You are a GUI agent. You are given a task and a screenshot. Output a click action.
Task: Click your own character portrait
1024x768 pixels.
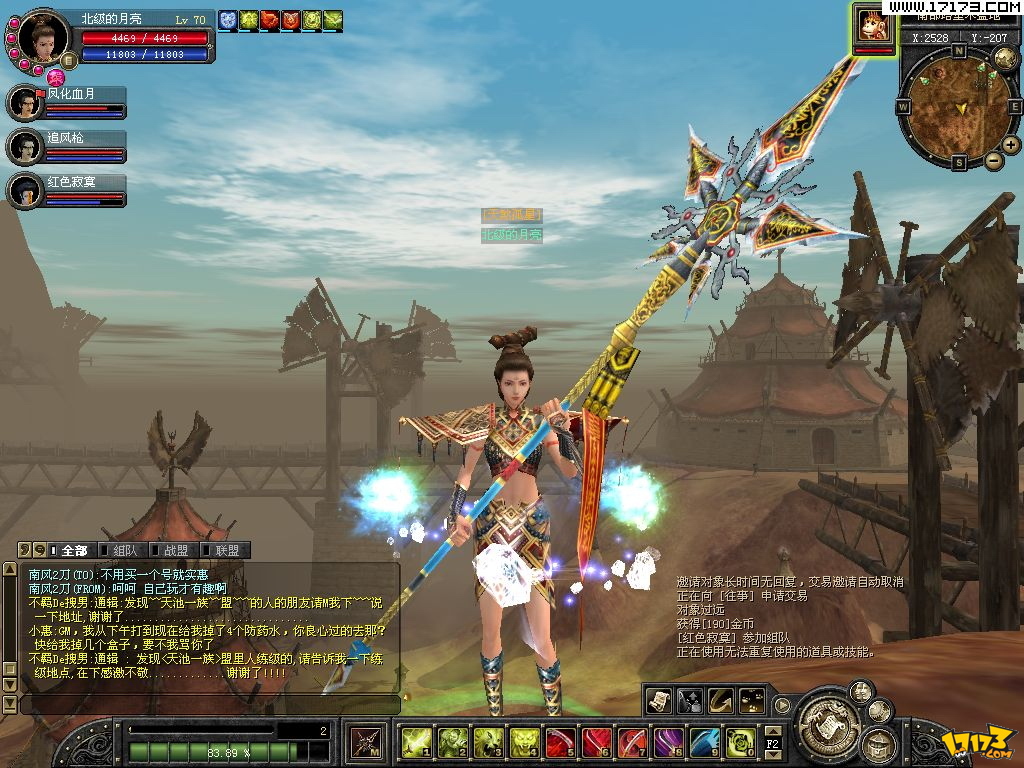tap(44, 38)
